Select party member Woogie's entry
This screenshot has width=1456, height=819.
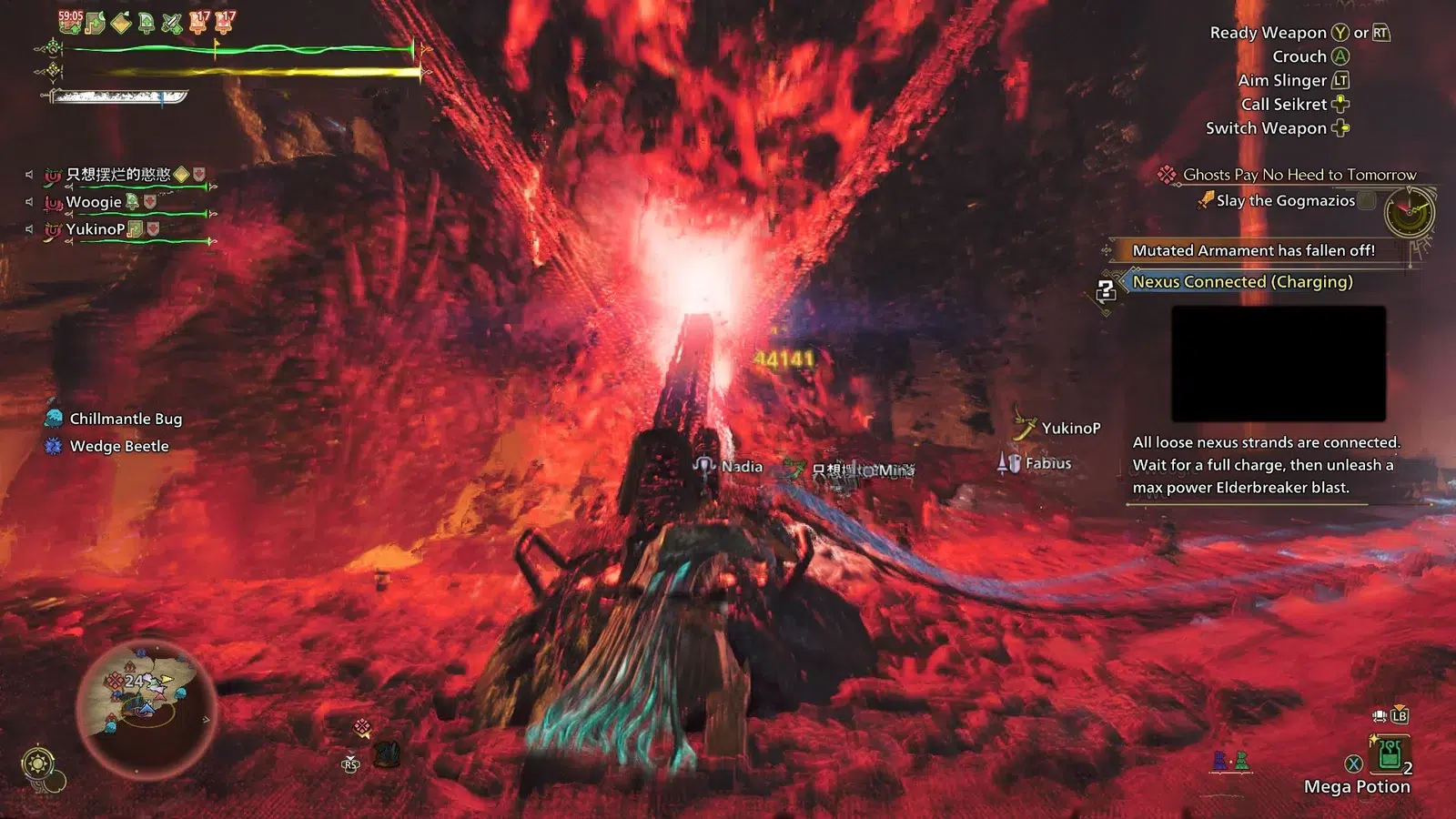(94, 202)
